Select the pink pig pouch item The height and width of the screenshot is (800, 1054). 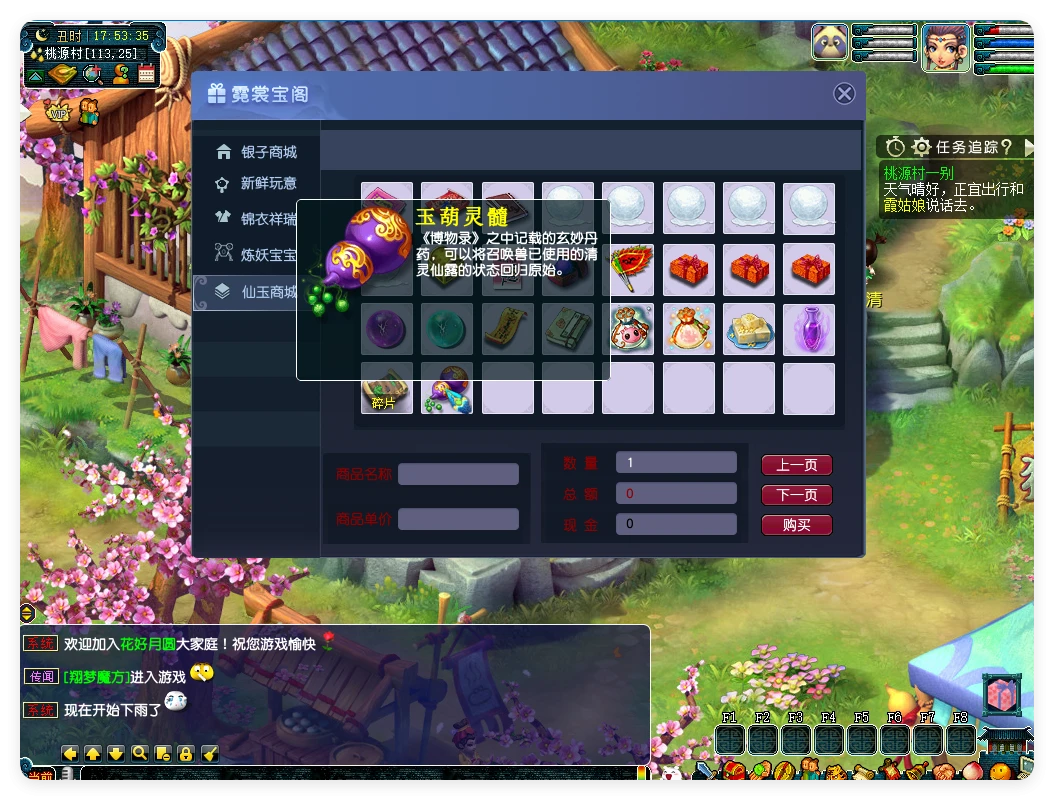[629, 329]
